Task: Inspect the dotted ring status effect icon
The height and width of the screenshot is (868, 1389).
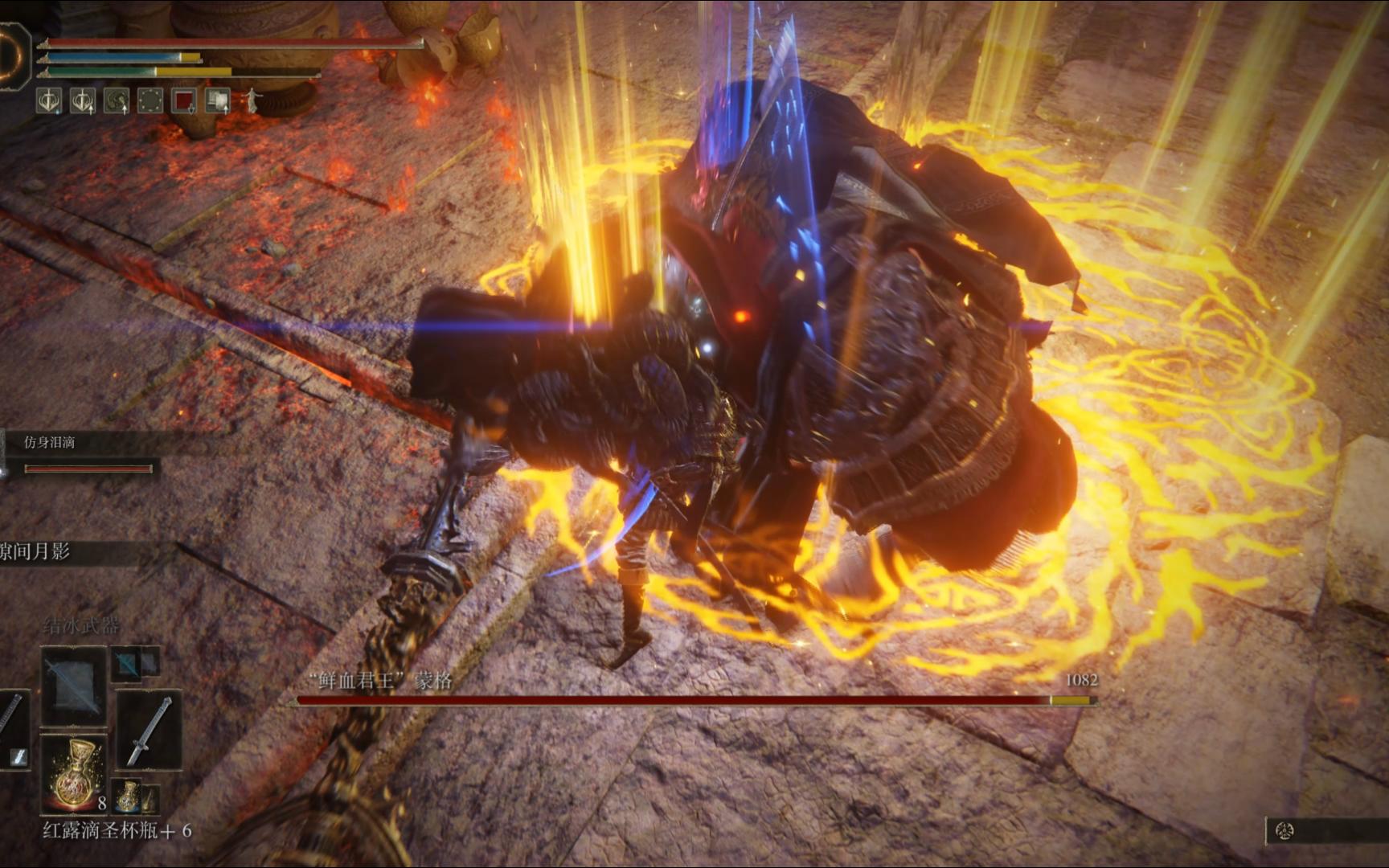Action: 150,100
